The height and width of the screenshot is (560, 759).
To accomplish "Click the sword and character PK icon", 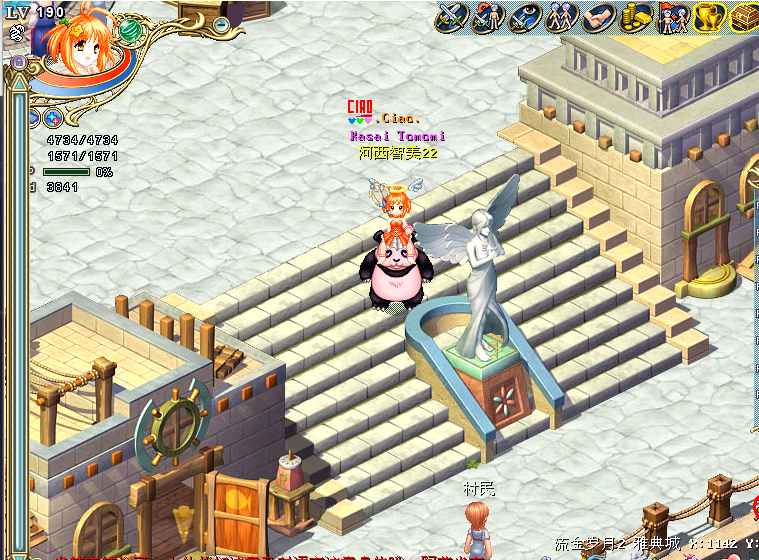I will coord(488,17).
